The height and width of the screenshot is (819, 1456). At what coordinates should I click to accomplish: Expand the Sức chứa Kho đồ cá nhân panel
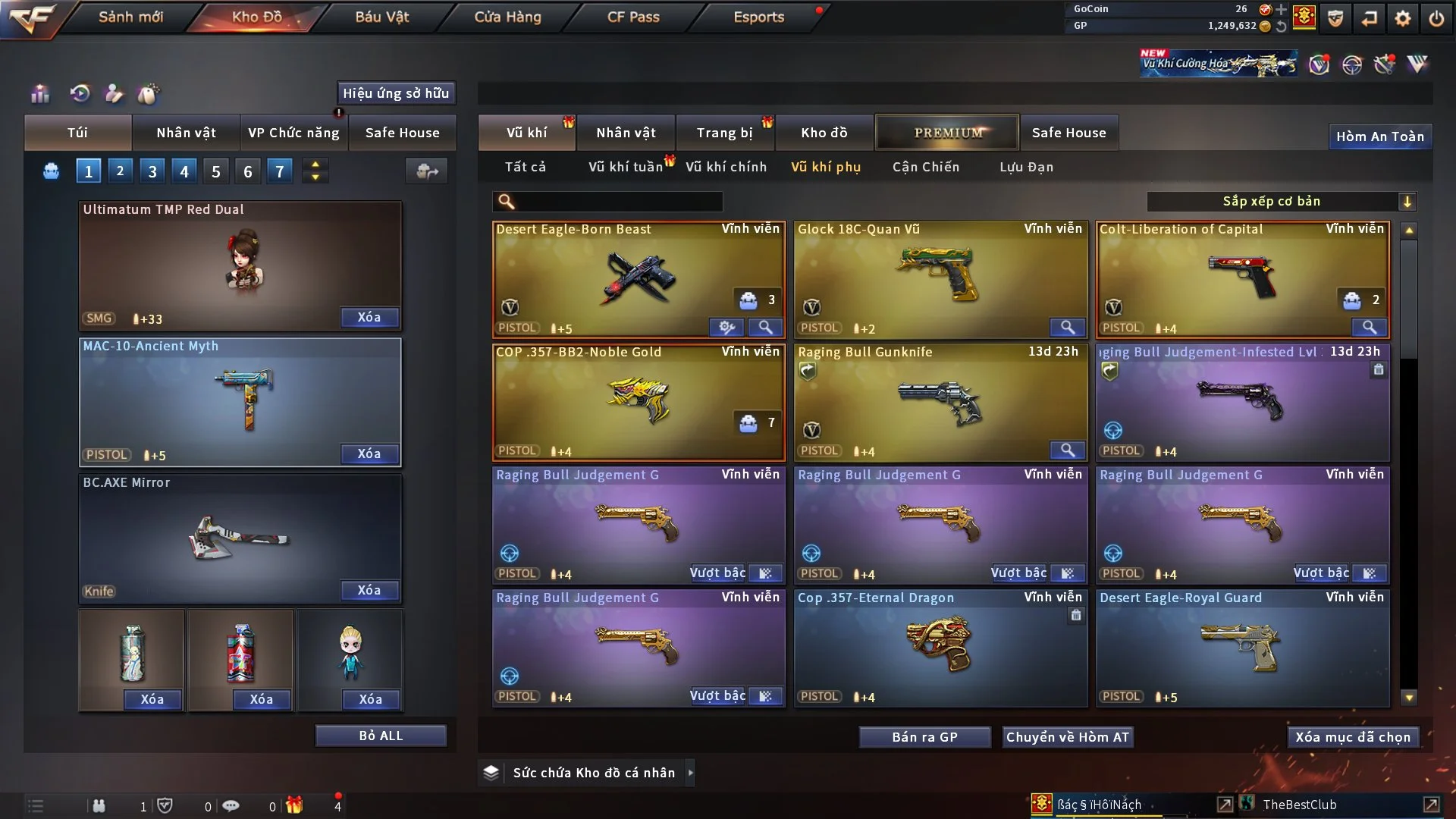[691, 773]
